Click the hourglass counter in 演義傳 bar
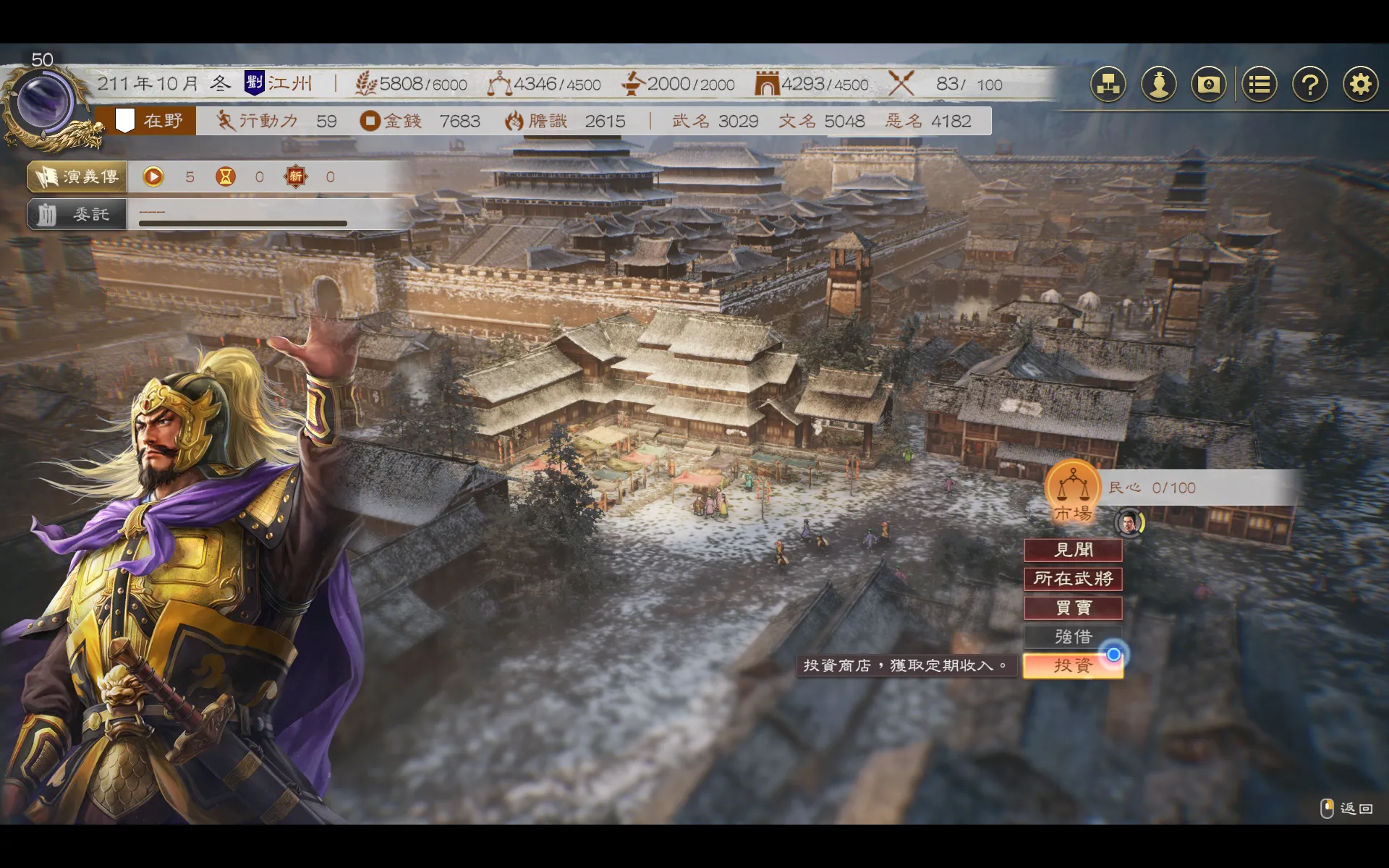1389x868 pixels. tap(225, 176)
